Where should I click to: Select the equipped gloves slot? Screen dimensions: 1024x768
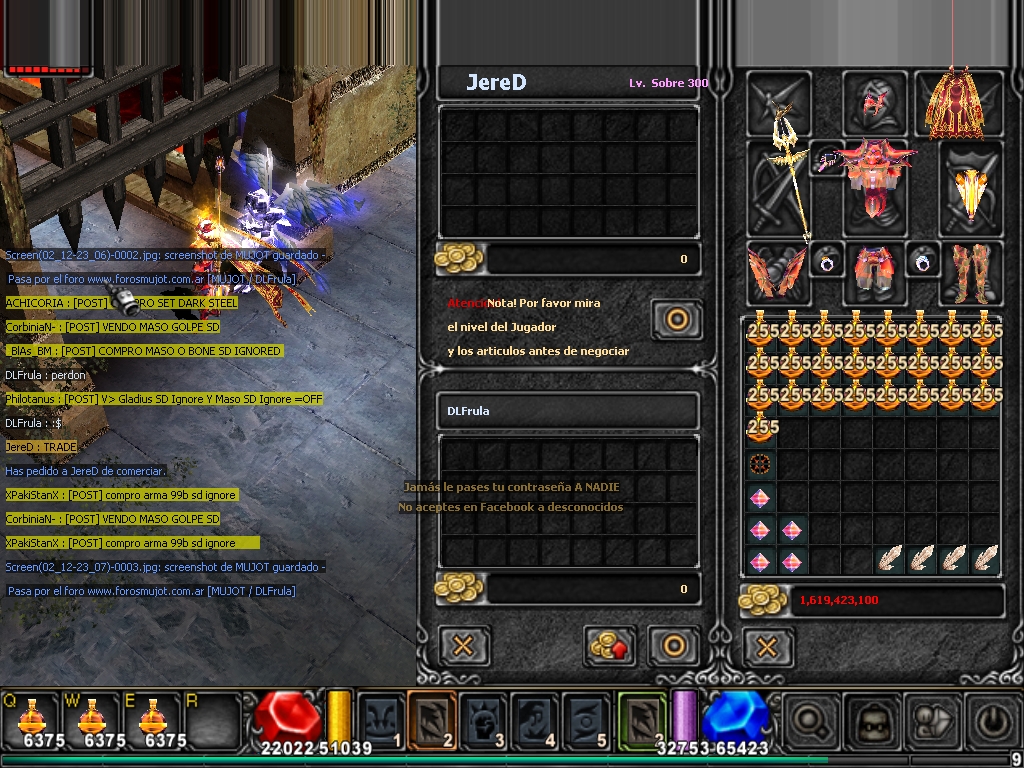(x=776, y=271)
